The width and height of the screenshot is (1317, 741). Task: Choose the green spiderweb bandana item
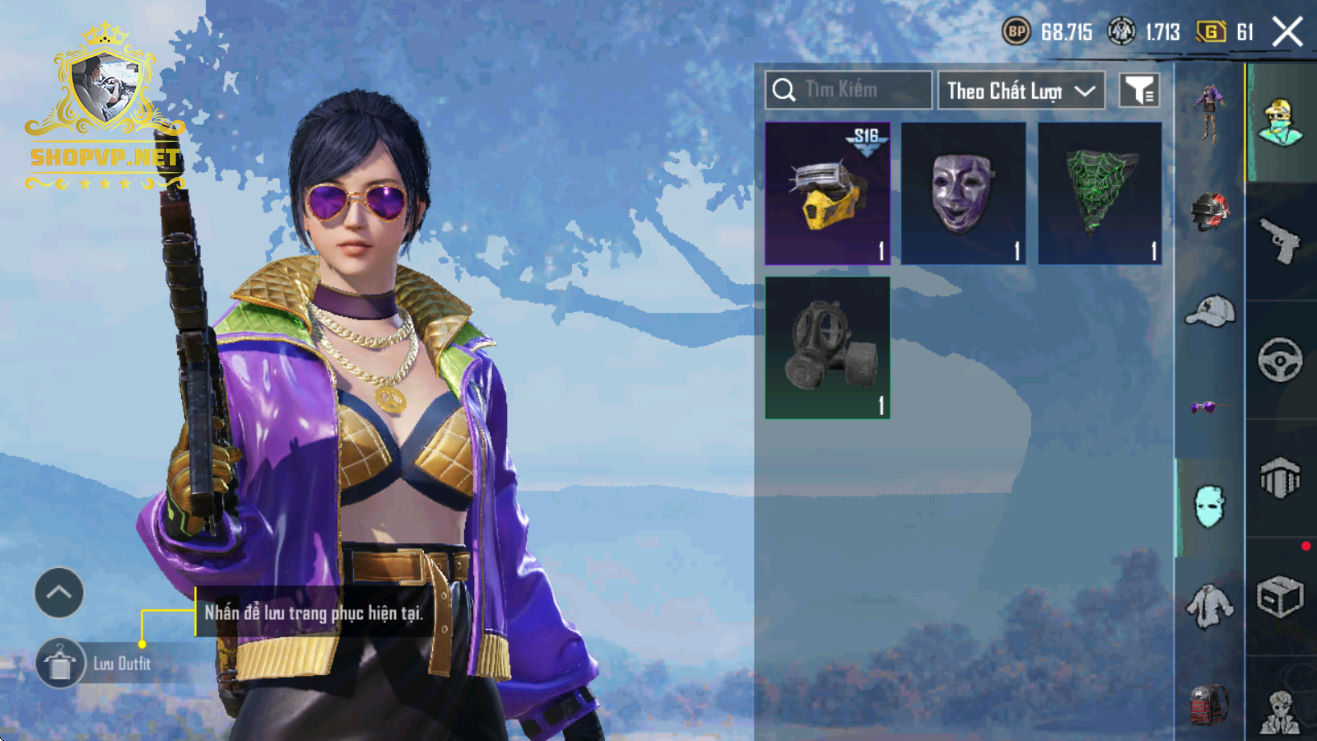(x=1100, y=194)
